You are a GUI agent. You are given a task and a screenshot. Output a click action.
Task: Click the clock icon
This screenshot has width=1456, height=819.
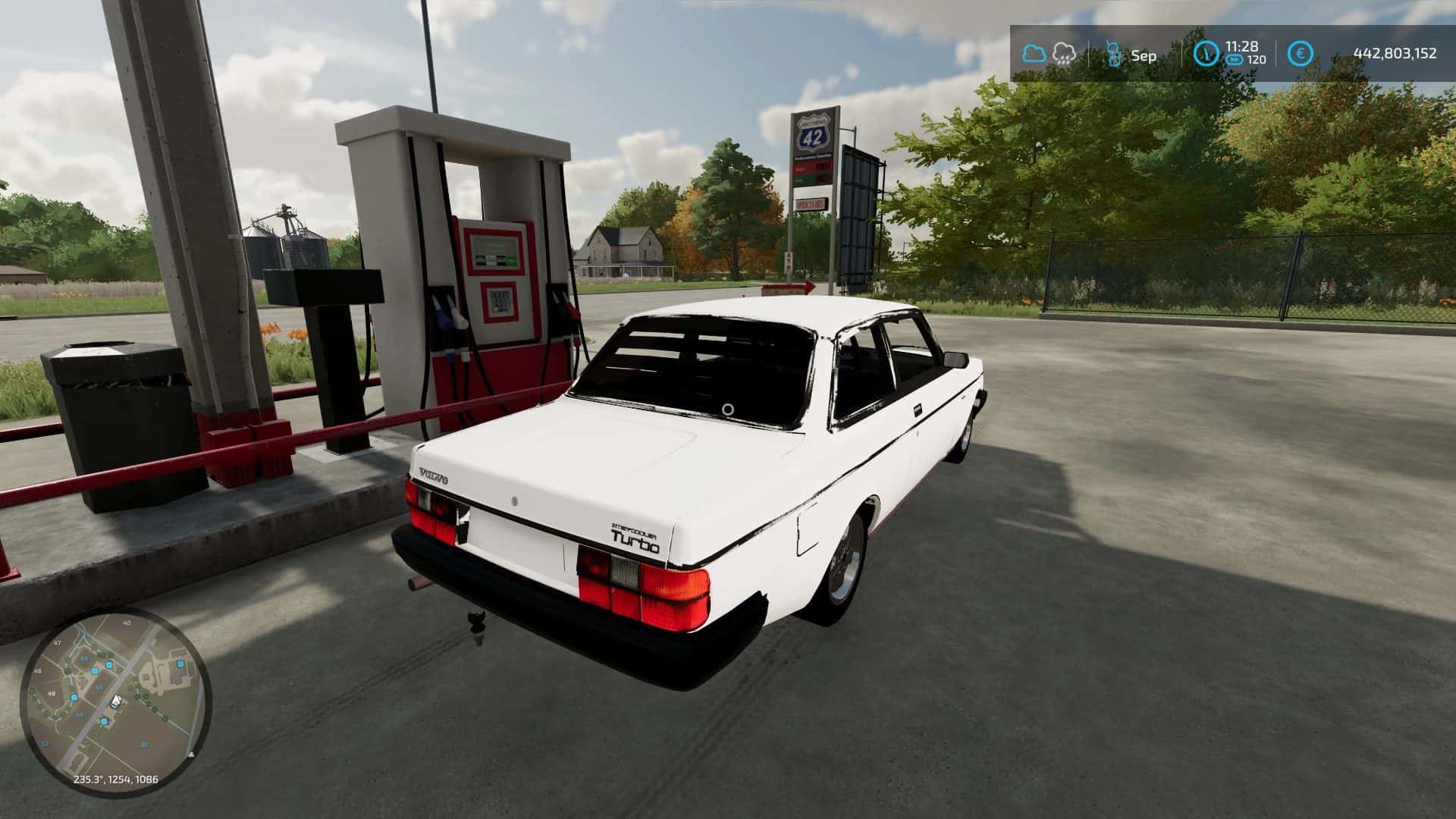(1207, 54)
